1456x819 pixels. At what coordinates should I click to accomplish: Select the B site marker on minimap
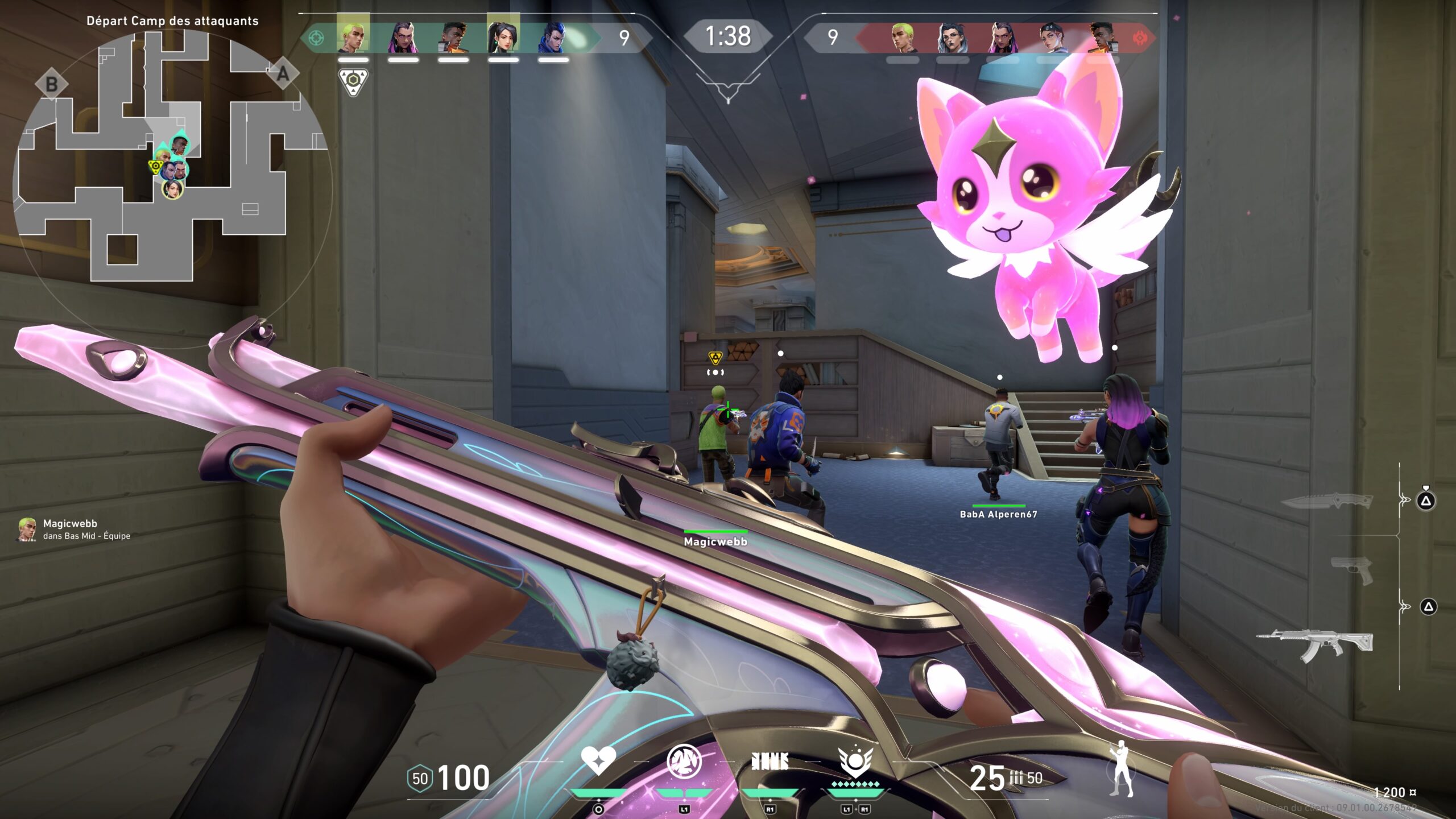[x=51, y=84]
